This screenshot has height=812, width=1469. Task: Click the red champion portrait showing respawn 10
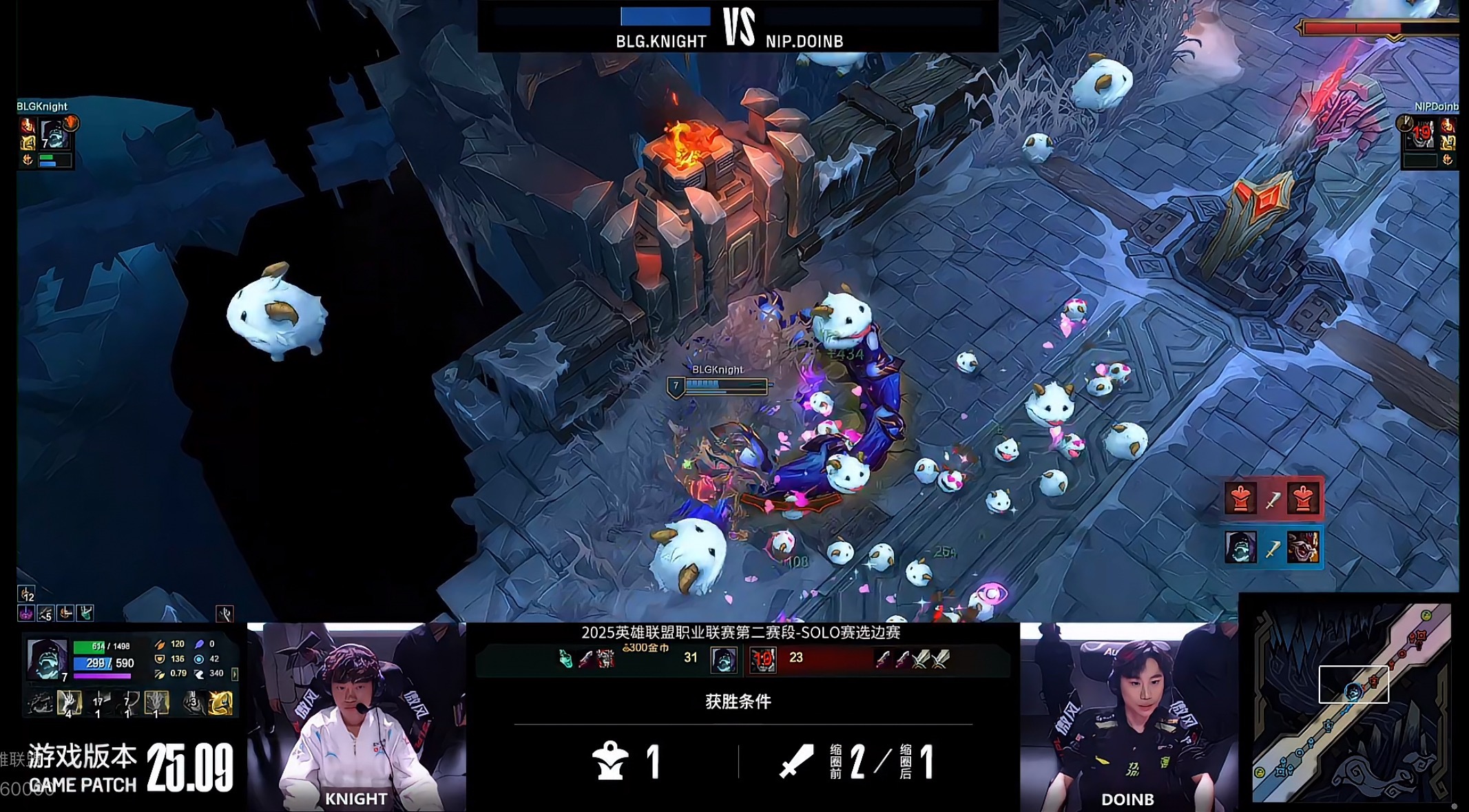click(763, 659)
